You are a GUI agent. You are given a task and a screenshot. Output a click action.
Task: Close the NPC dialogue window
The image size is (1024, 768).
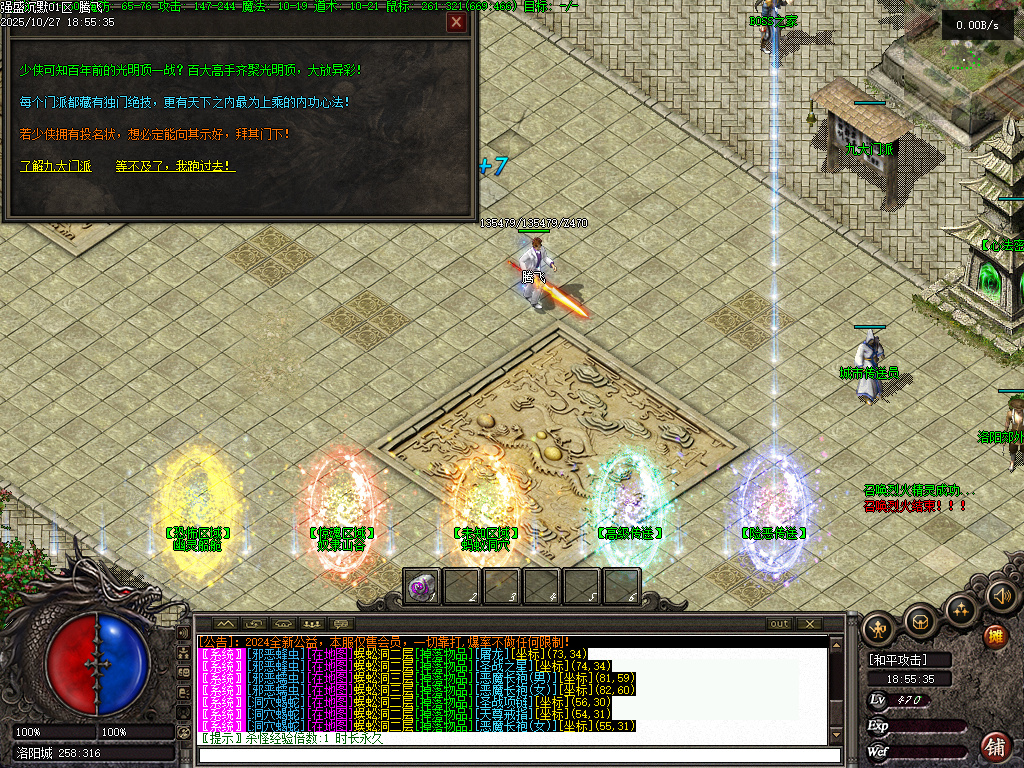tap(457, 22)
